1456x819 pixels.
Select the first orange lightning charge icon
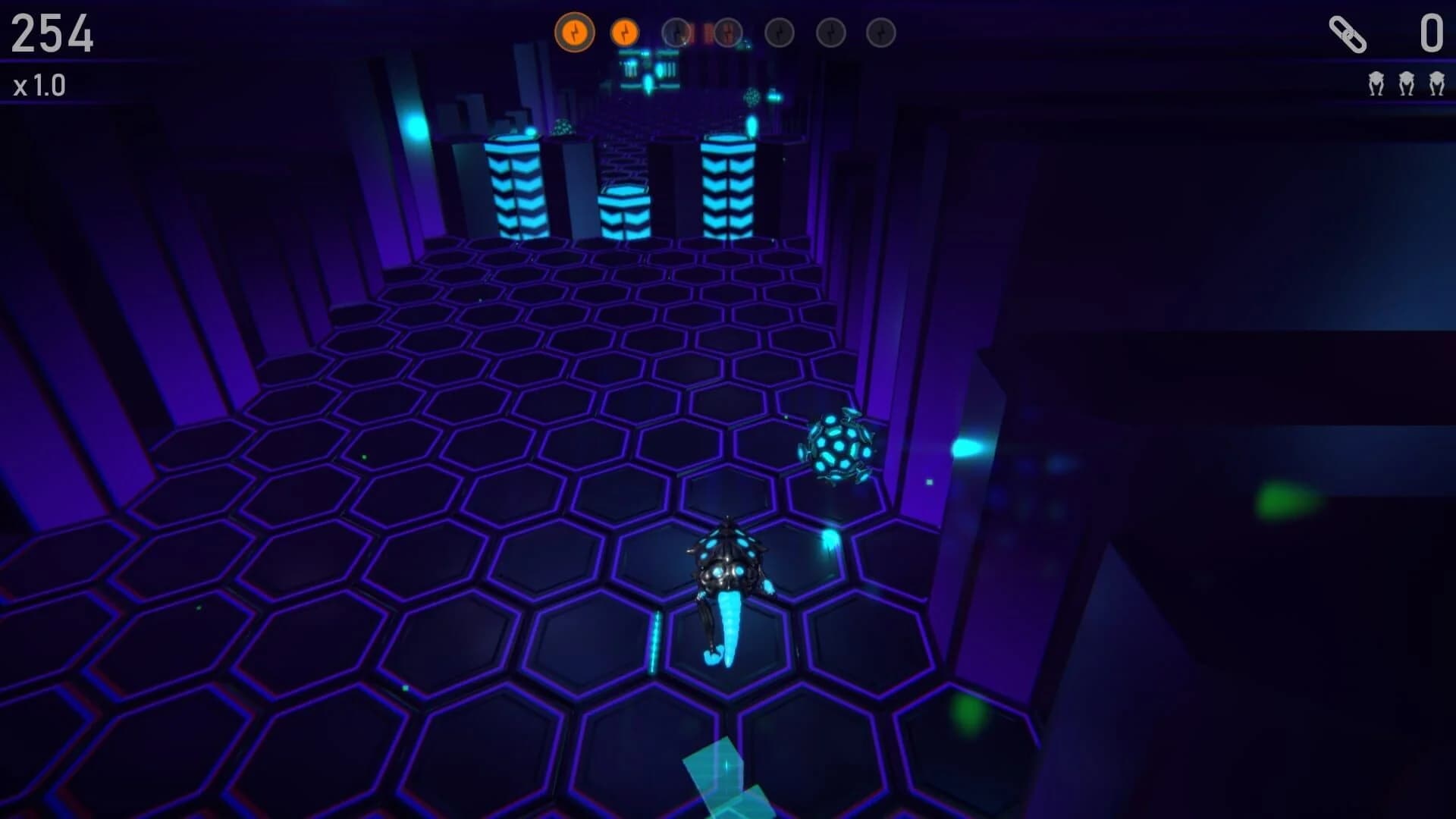coord(575,32)
